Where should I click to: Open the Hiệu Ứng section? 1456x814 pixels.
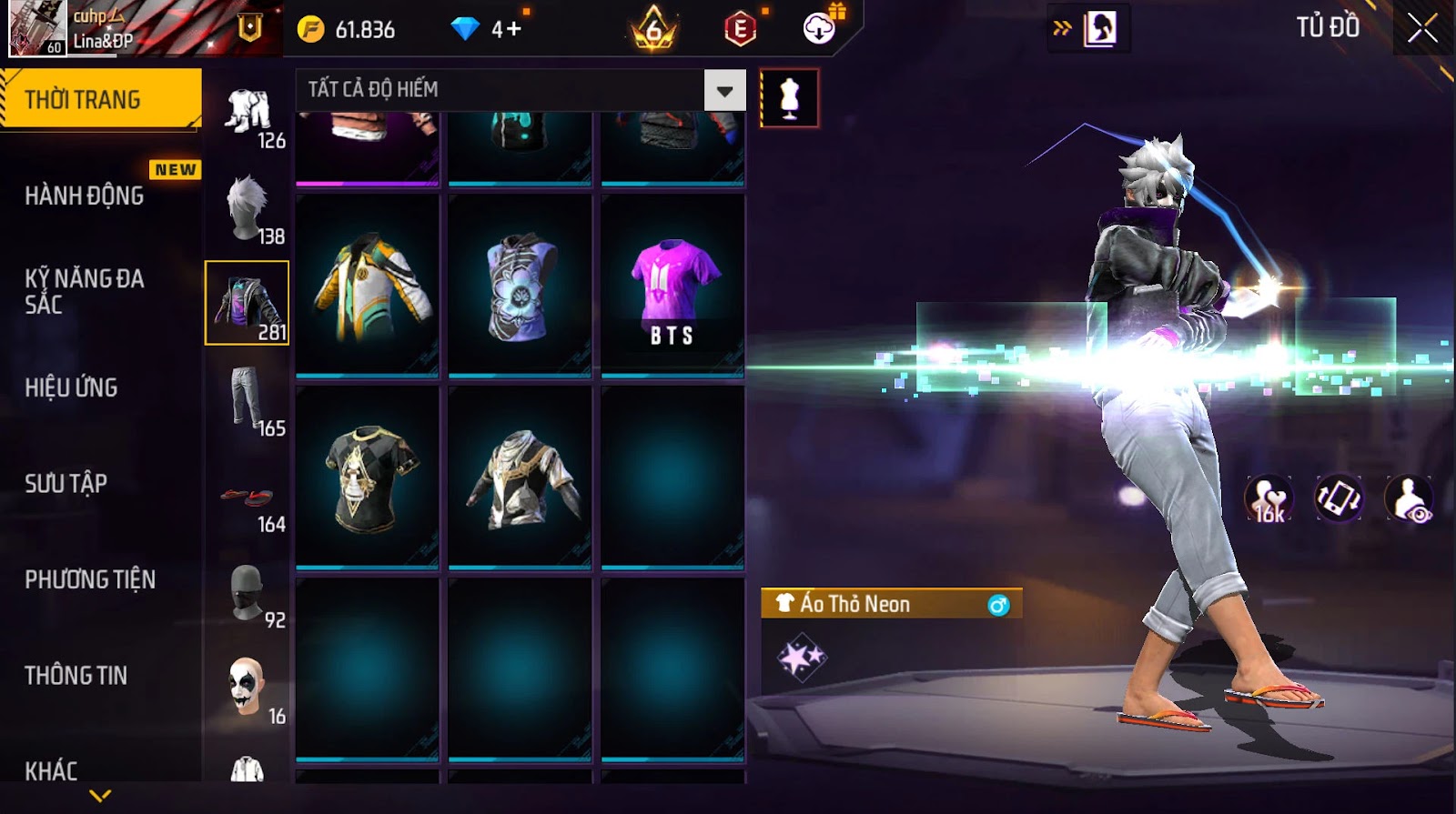72,387
